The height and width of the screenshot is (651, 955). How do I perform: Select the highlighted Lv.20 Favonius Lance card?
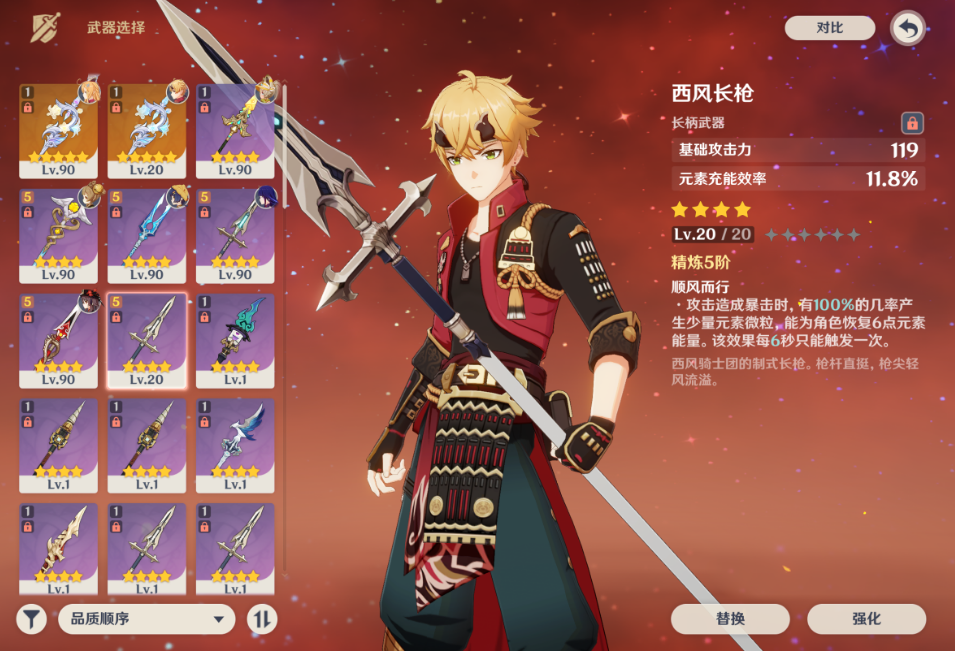[x=147, y=340]
